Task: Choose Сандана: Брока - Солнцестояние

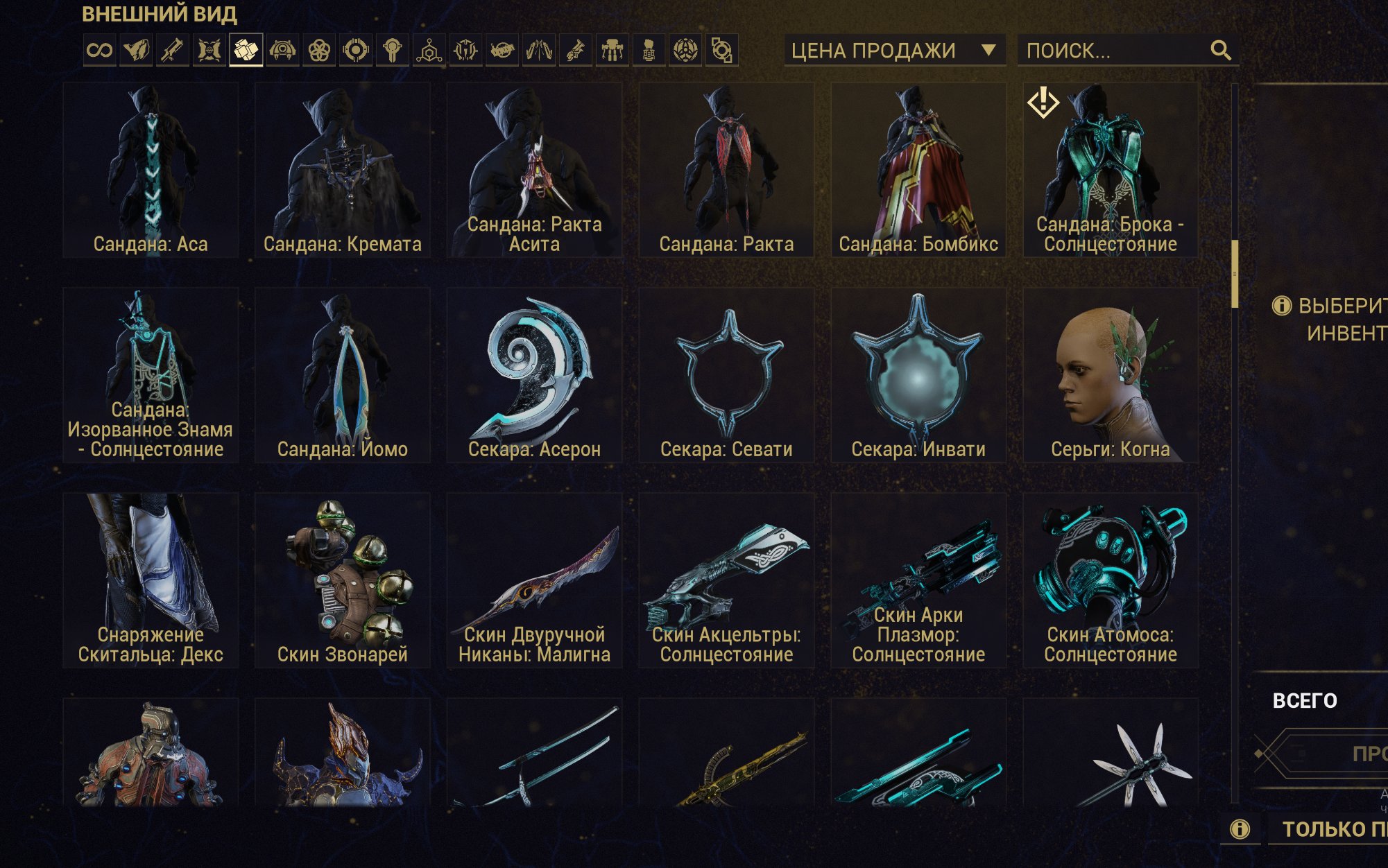Action: (x=1111, y=171)
